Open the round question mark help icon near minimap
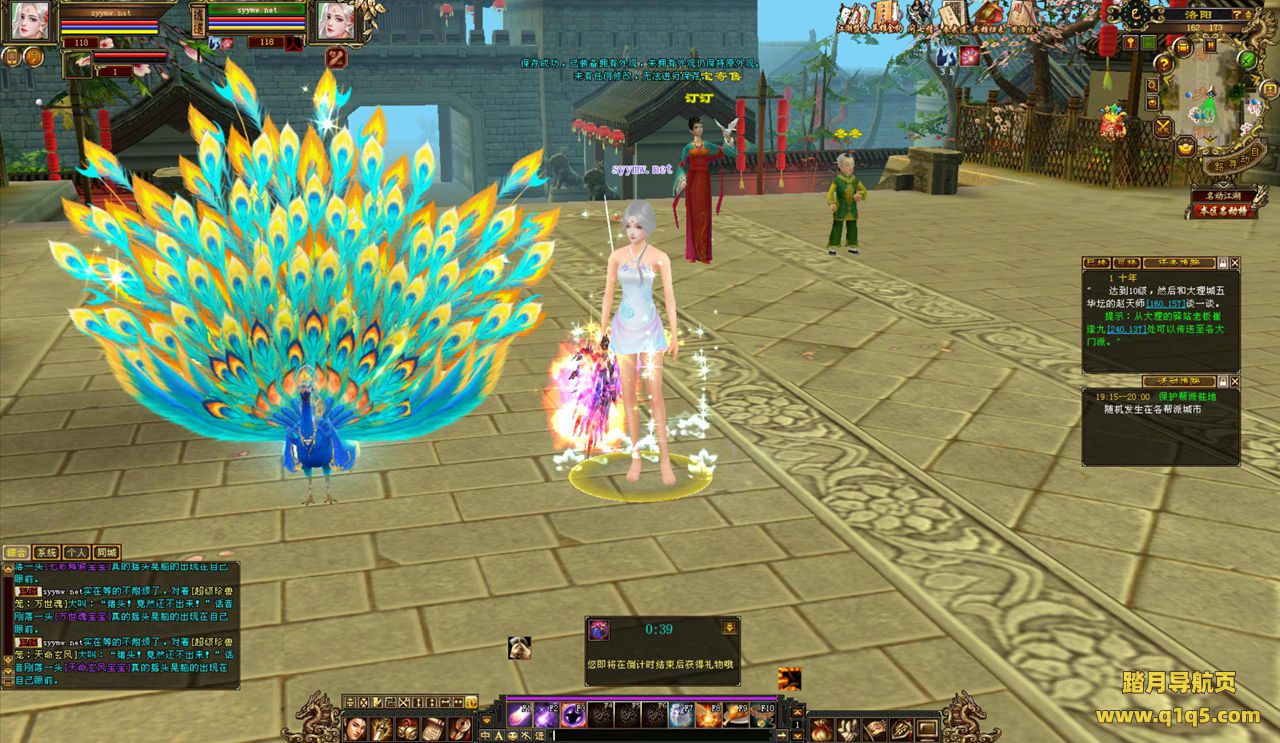This screenshot has height=743, width=1280. (1164, 63)
